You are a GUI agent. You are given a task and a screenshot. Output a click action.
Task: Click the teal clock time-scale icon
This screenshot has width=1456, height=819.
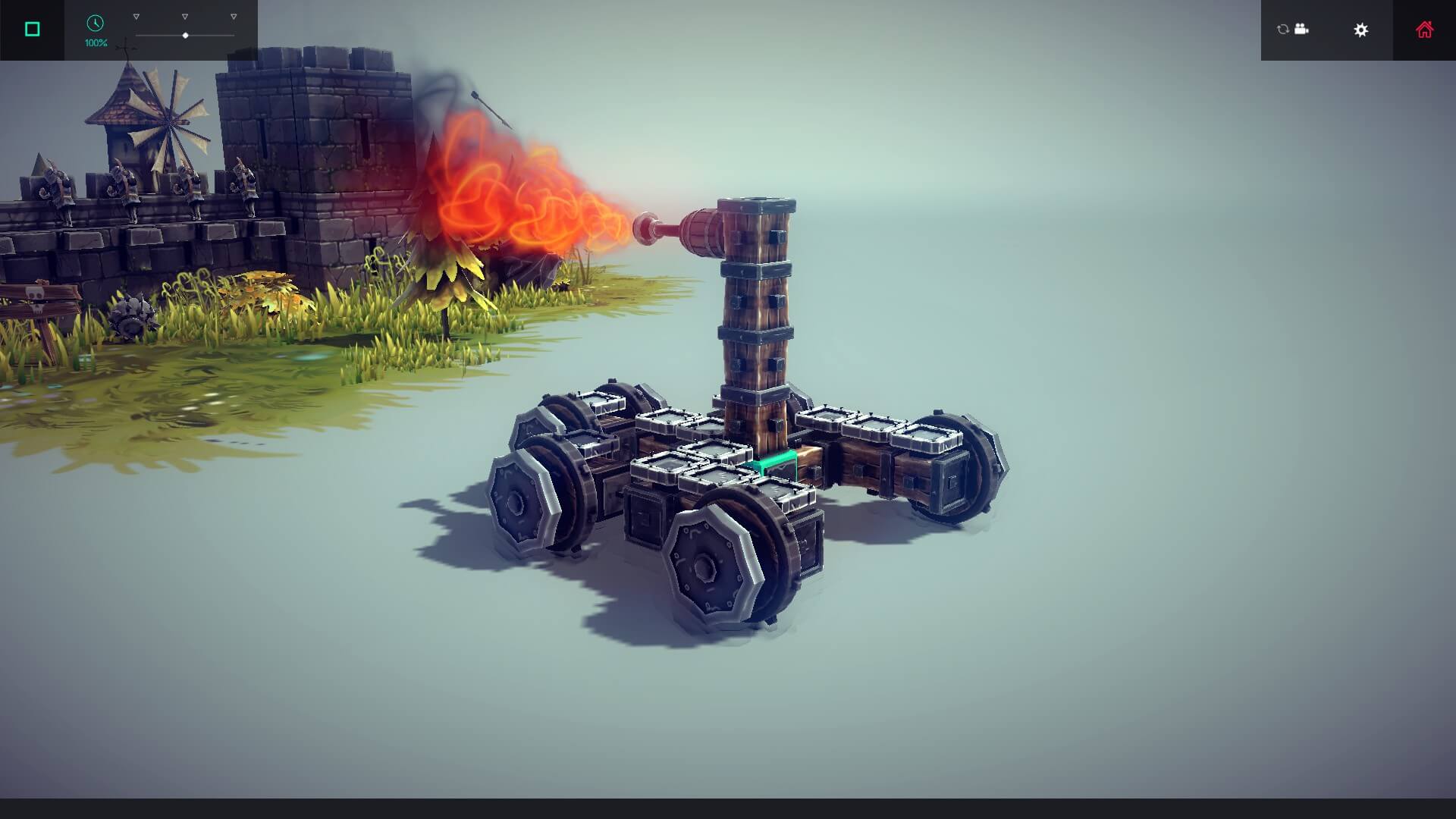94,24
